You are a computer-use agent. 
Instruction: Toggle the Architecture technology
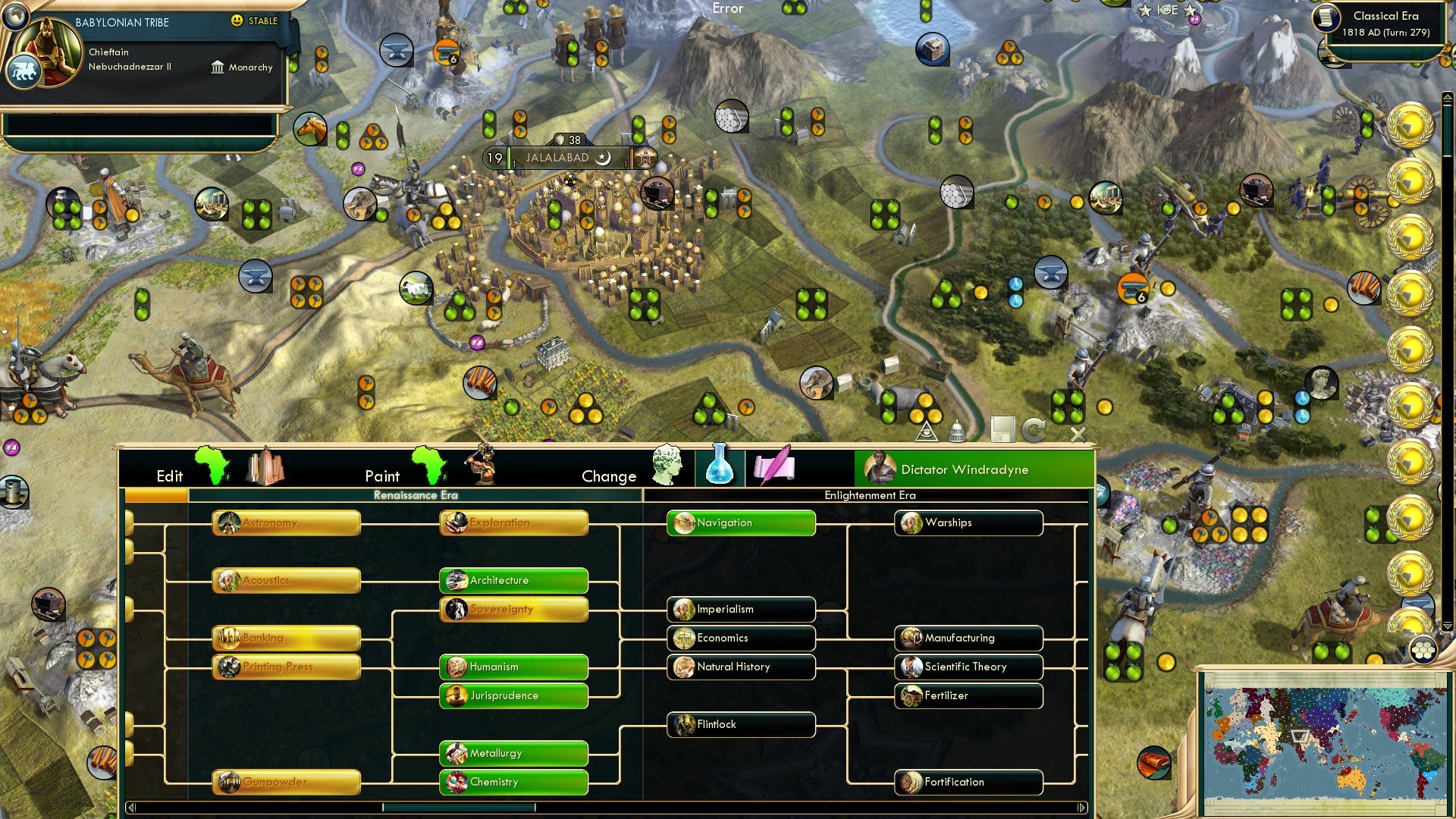tap(513, 580)
